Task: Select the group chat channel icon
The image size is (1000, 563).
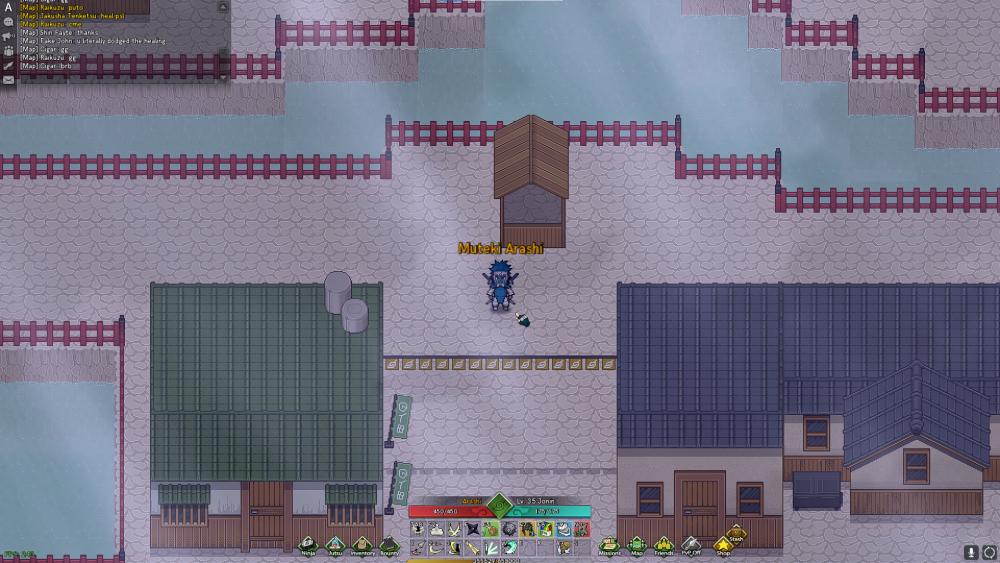Action: pyautogui.click(x=8, y=50)
